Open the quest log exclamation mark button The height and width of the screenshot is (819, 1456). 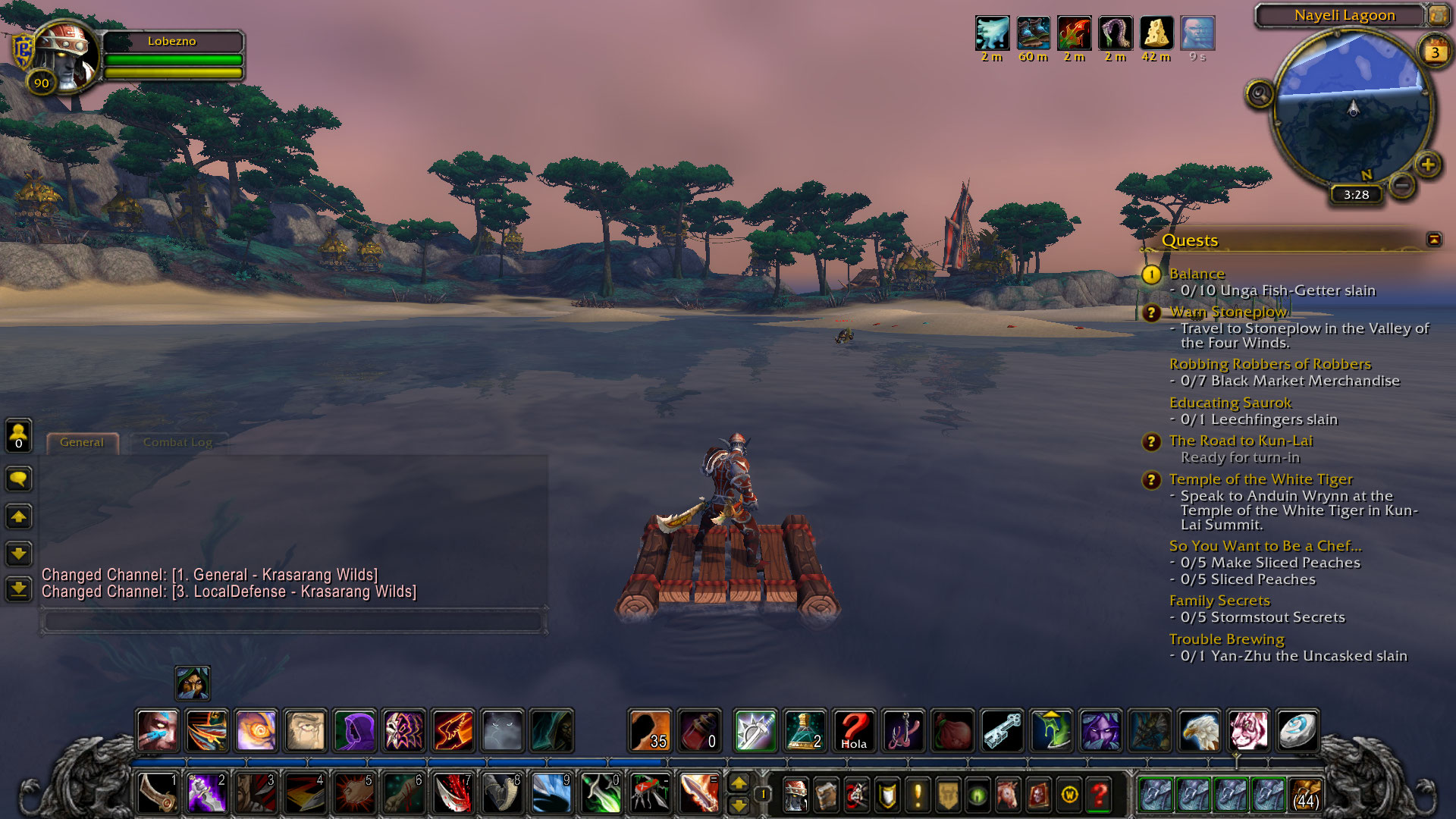point(918,795)
